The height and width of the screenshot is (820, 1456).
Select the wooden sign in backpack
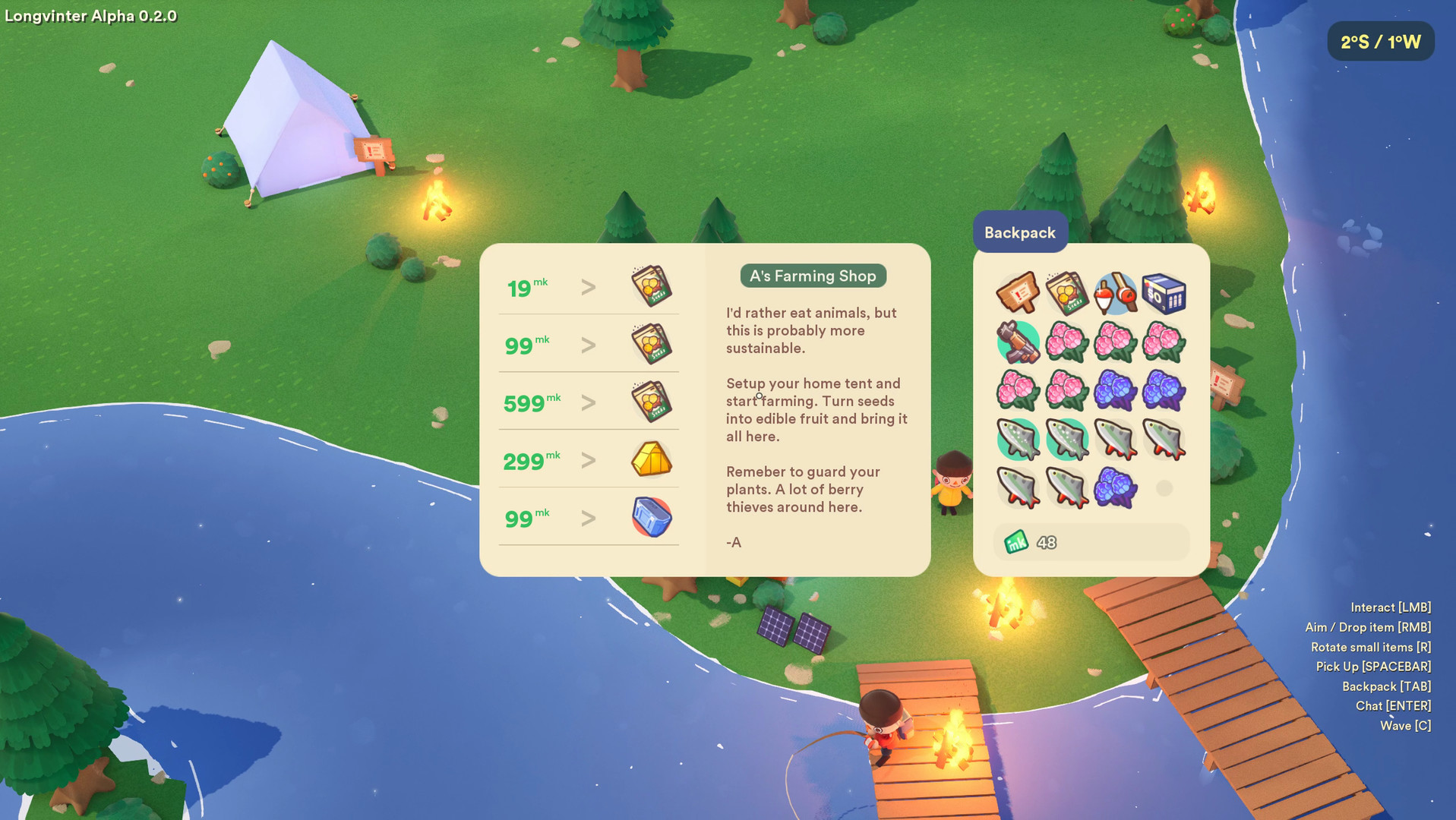[1018, 293]
